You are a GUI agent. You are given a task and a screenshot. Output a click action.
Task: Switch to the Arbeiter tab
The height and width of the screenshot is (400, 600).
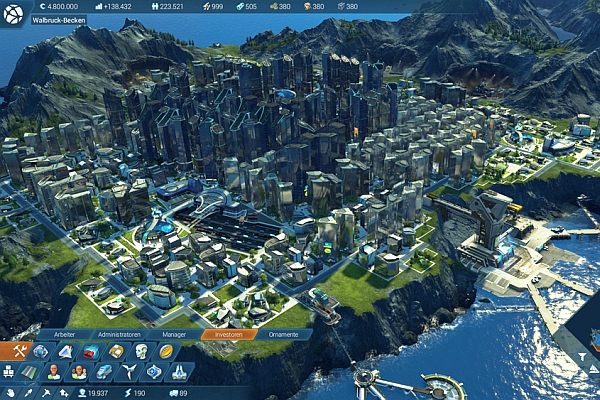pyautogui.click(x=69, y=335)
